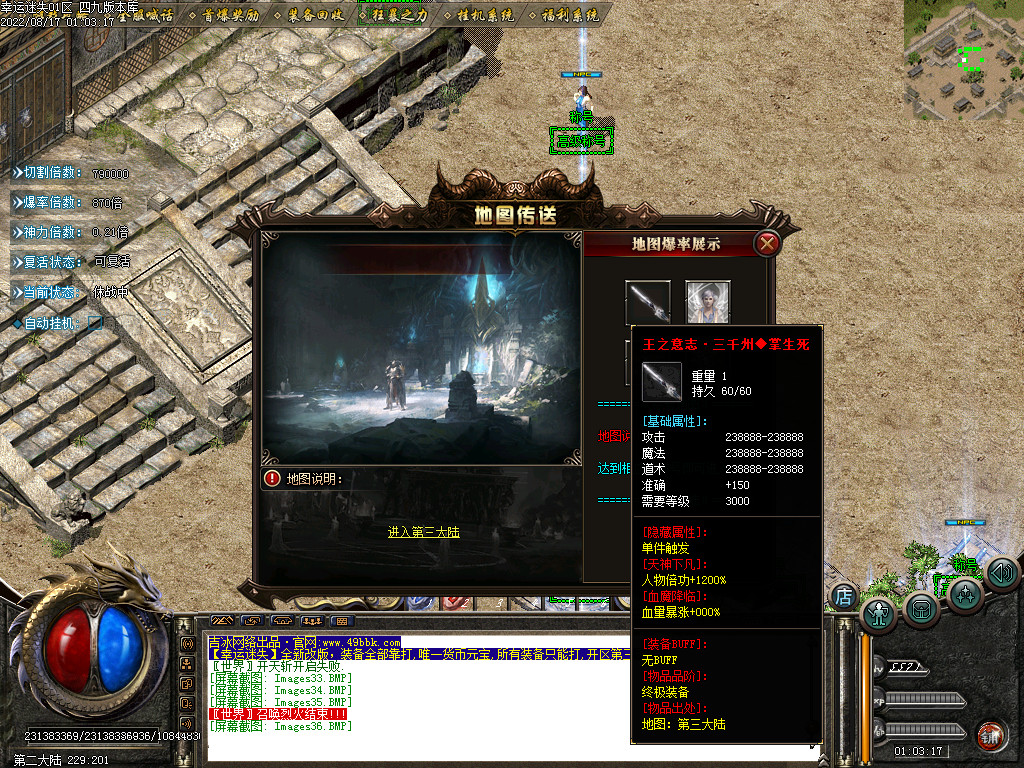
Task: Toggle the 自动挂机 checkbox
Action: point(95,323)
